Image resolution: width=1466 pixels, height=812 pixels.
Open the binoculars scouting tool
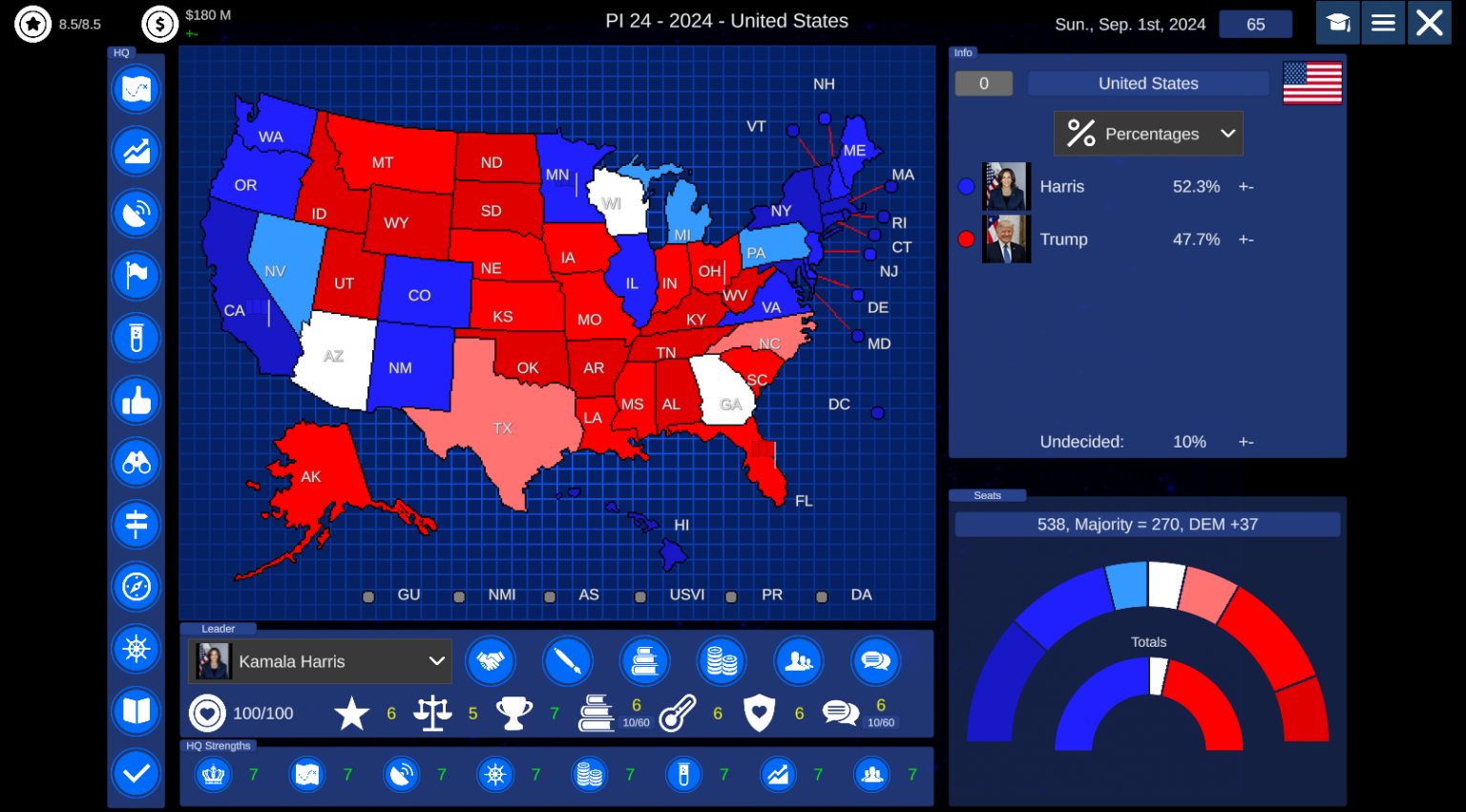click(x=136, y=464)
